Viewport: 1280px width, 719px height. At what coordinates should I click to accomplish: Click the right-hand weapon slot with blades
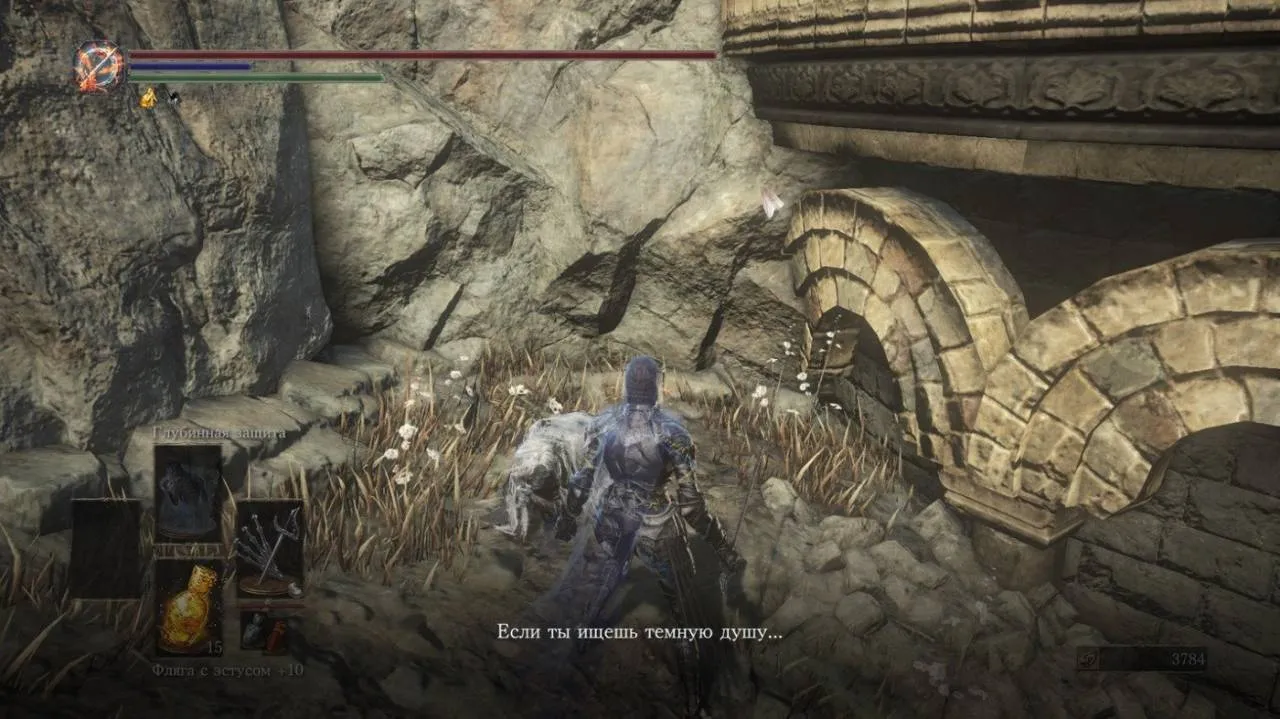[269, 549]
